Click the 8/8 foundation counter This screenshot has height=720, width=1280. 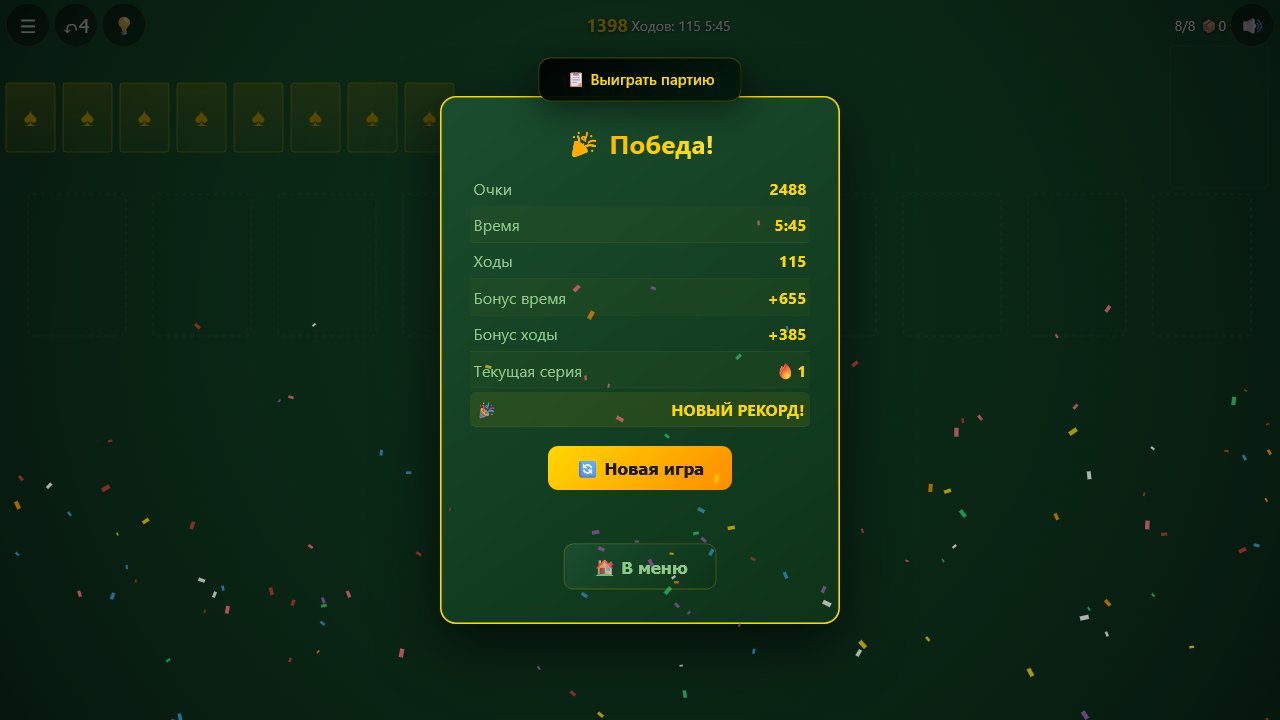click(1184, 26)
